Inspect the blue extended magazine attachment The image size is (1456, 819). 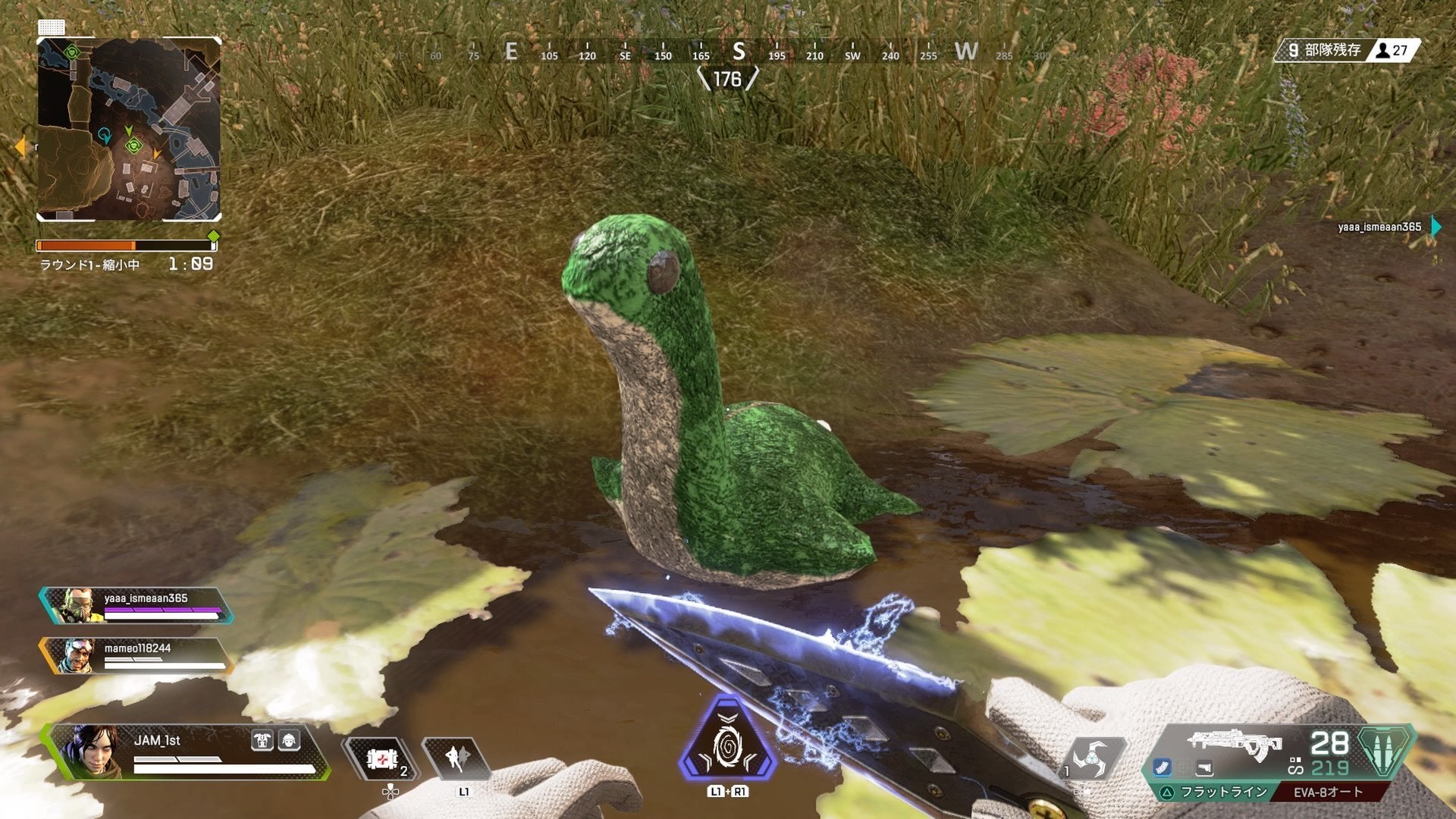(1163, 768)
